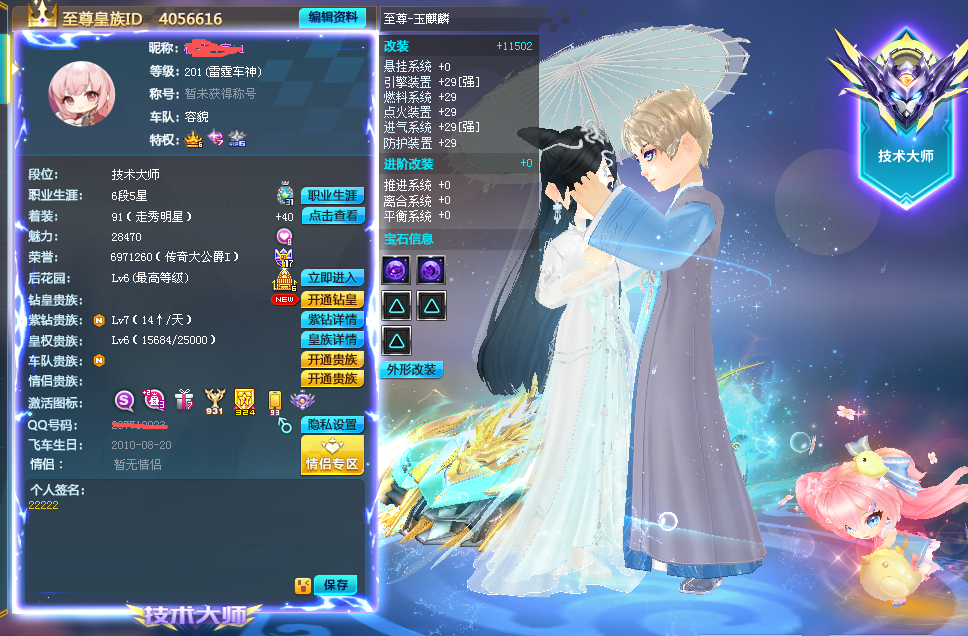Select the pink-haired player avatar portrait
The image size is (968, 636).
82,94
